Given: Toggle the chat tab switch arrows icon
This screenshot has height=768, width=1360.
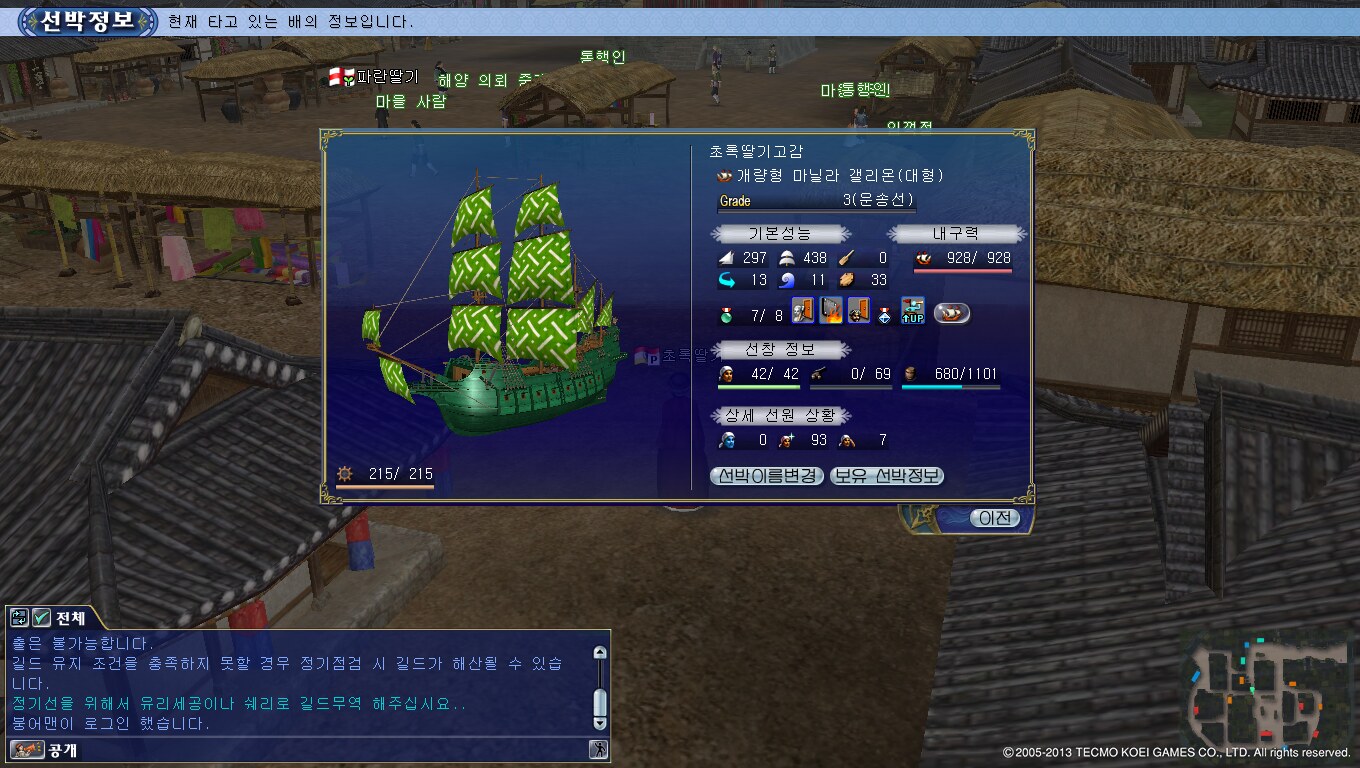Looking at the screenshot, I should click(20, 618).
